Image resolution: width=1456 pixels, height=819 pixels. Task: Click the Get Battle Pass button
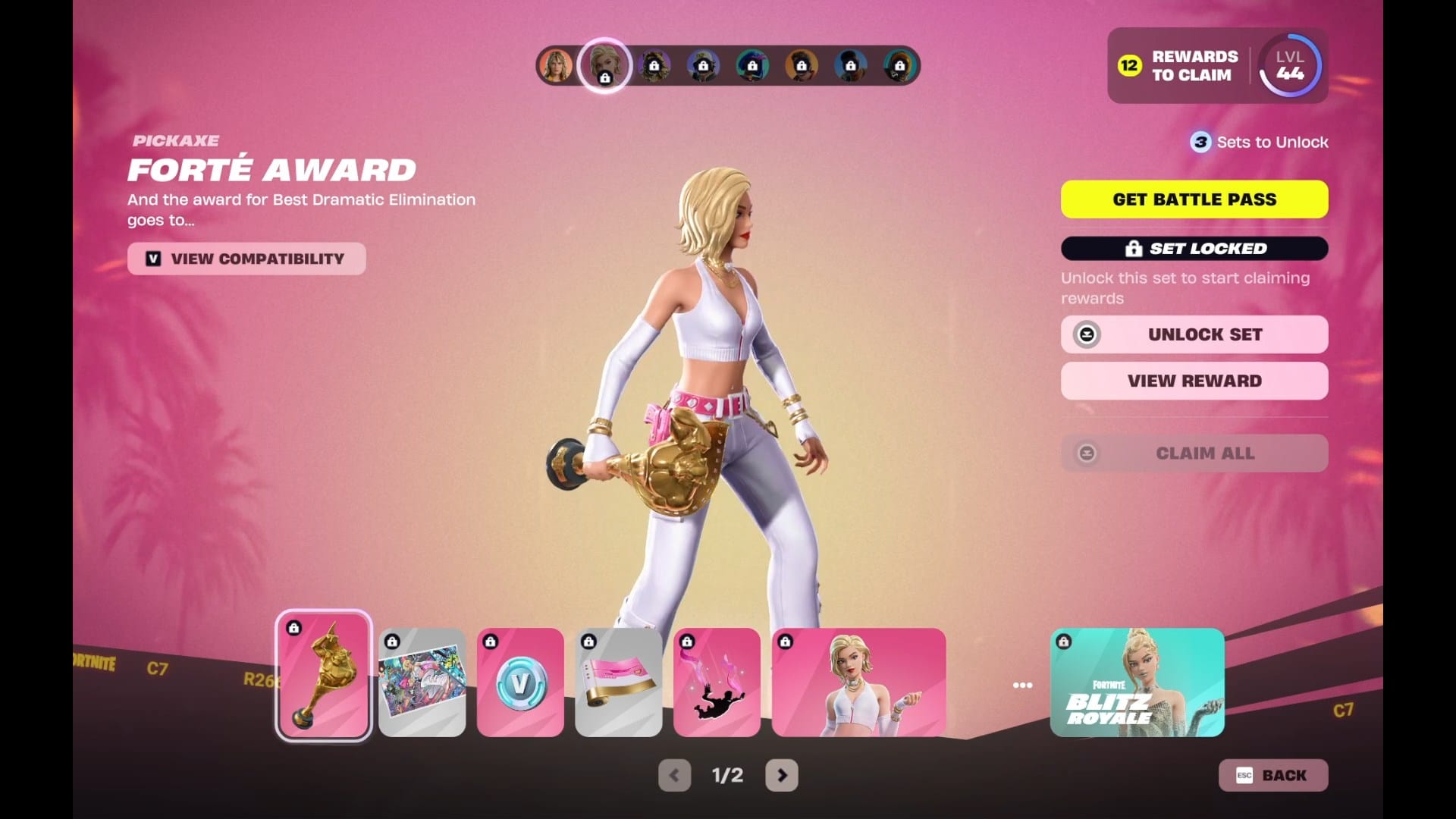point(1194,199)
